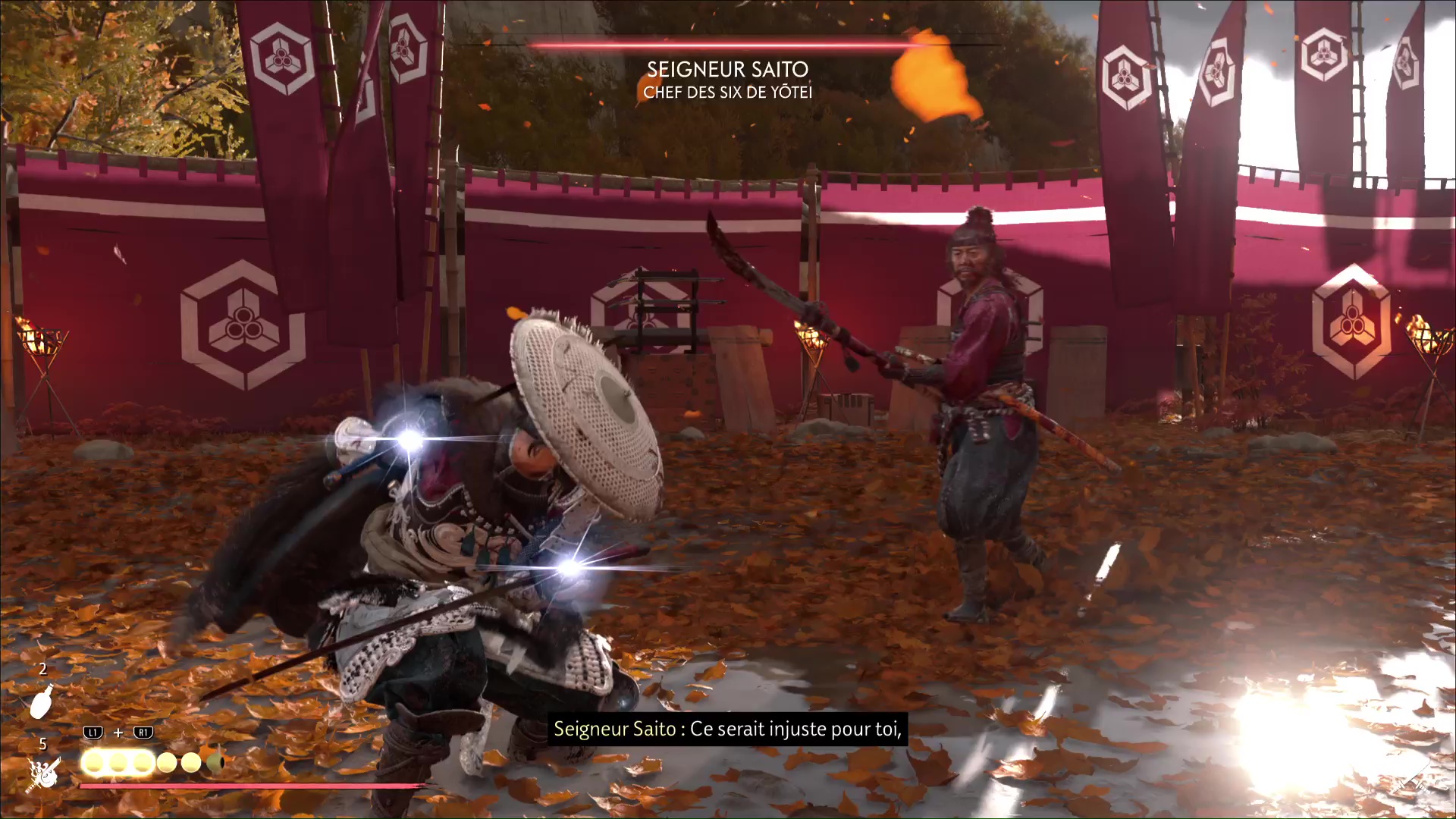Use the sake gourd healing item
The width and height of the screenshot is (1456, 819).
[x=42, y=701]
